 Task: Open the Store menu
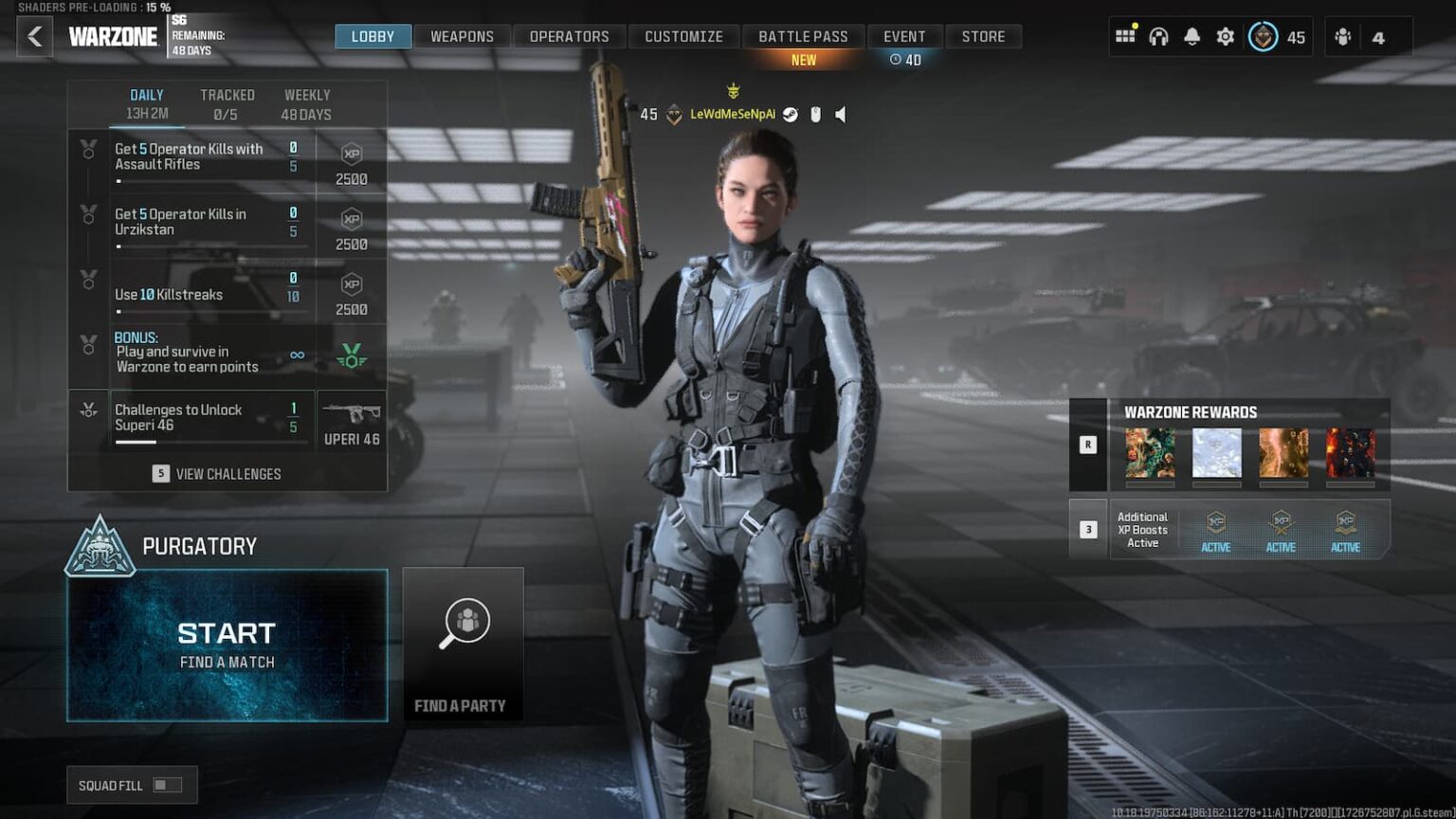tap(983, 36)
